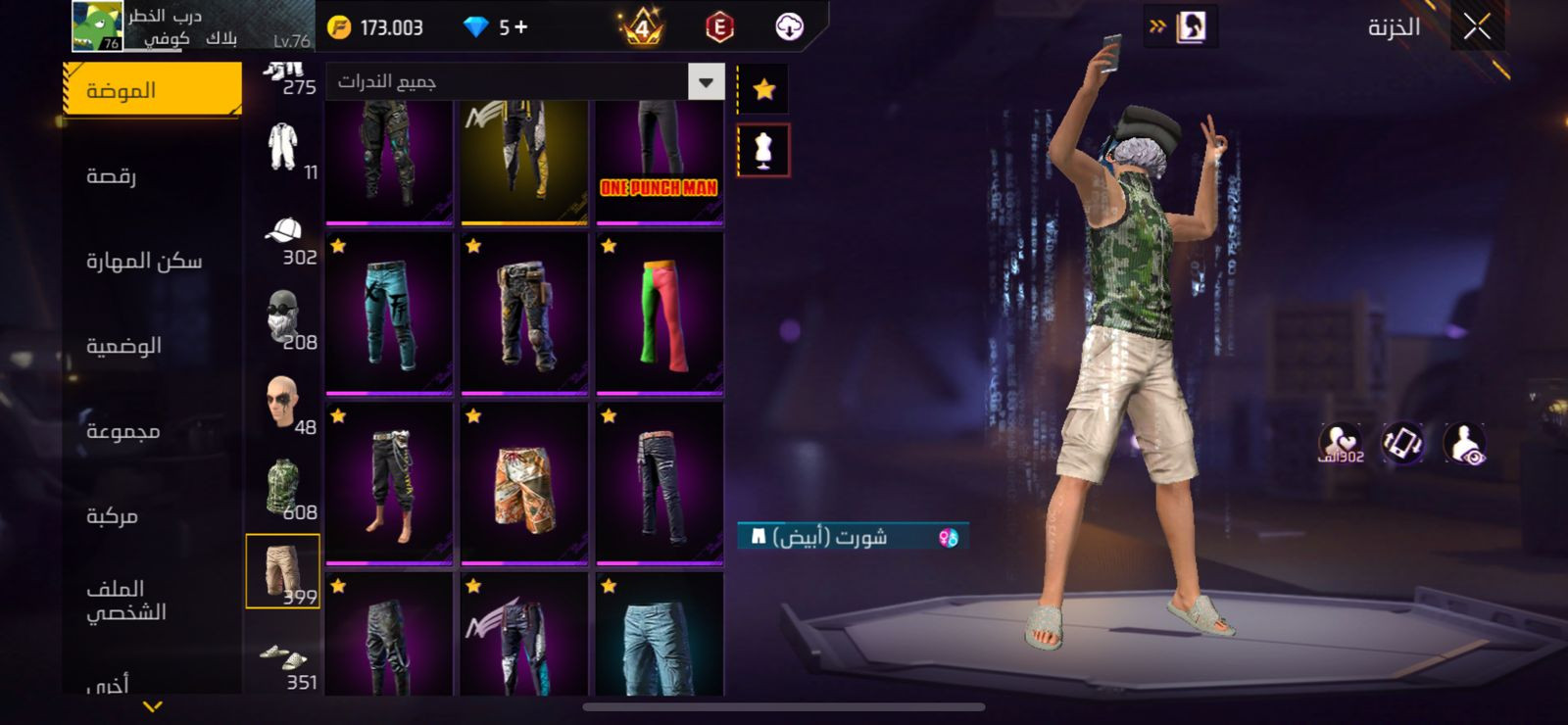Select the سكن المهارة tab
This screenshot has height=725, width=1568.
coord(144,261)
